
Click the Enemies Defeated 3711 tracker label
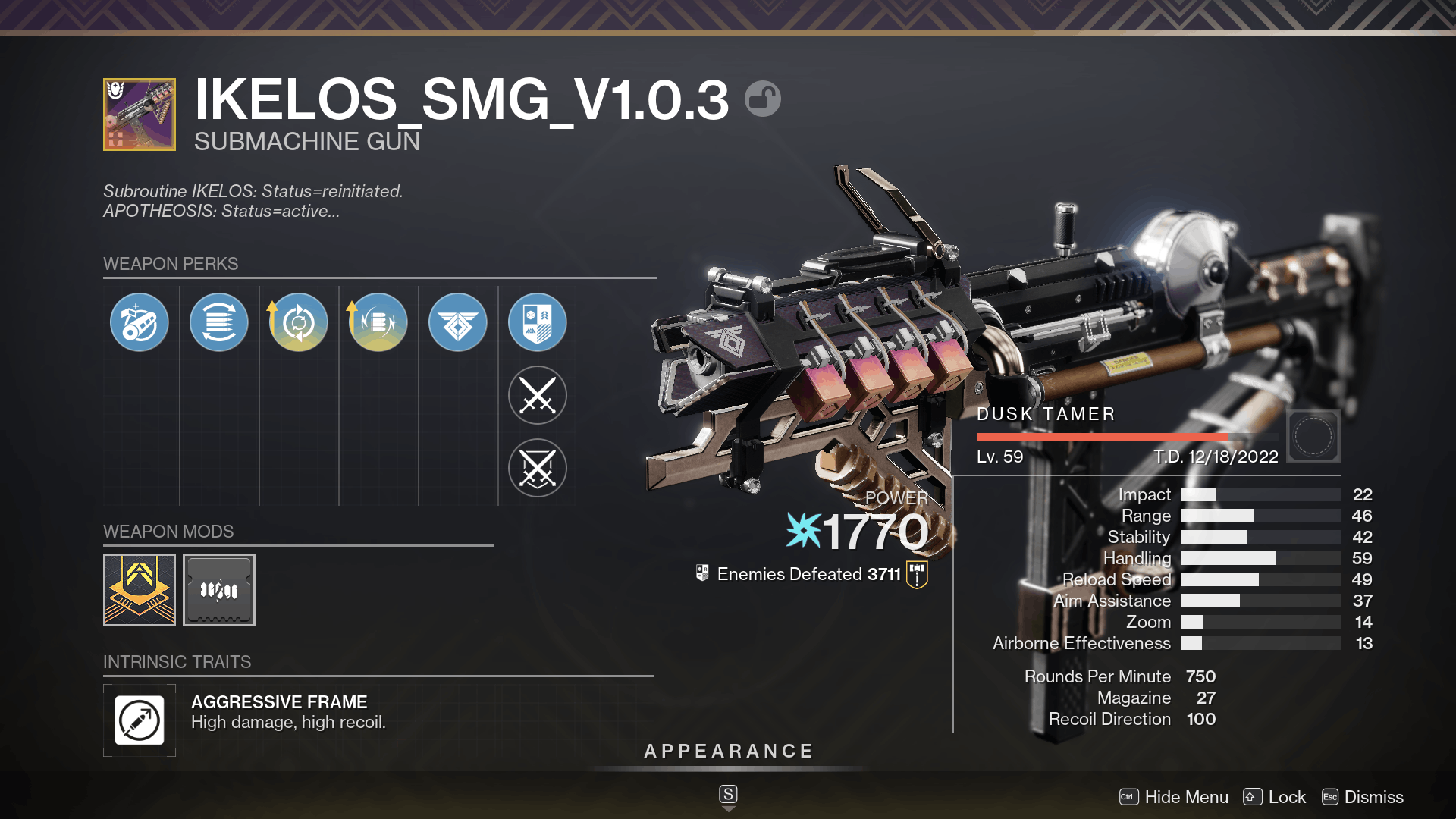point(809,574)
